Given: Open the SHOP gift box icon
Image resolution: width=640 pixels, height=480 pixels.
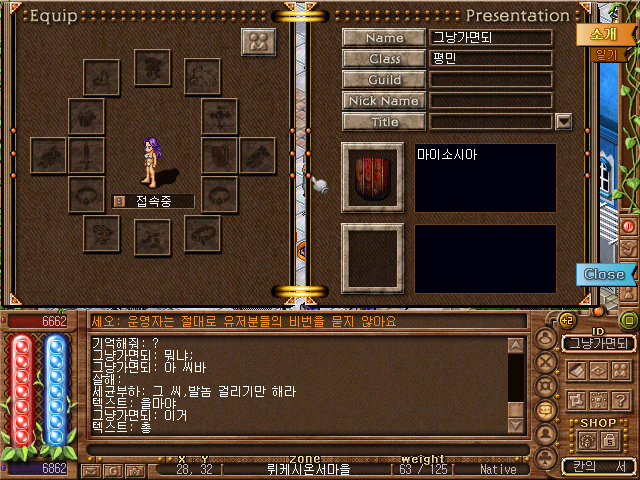Looking at the screenshot, I should coord(585,439).
